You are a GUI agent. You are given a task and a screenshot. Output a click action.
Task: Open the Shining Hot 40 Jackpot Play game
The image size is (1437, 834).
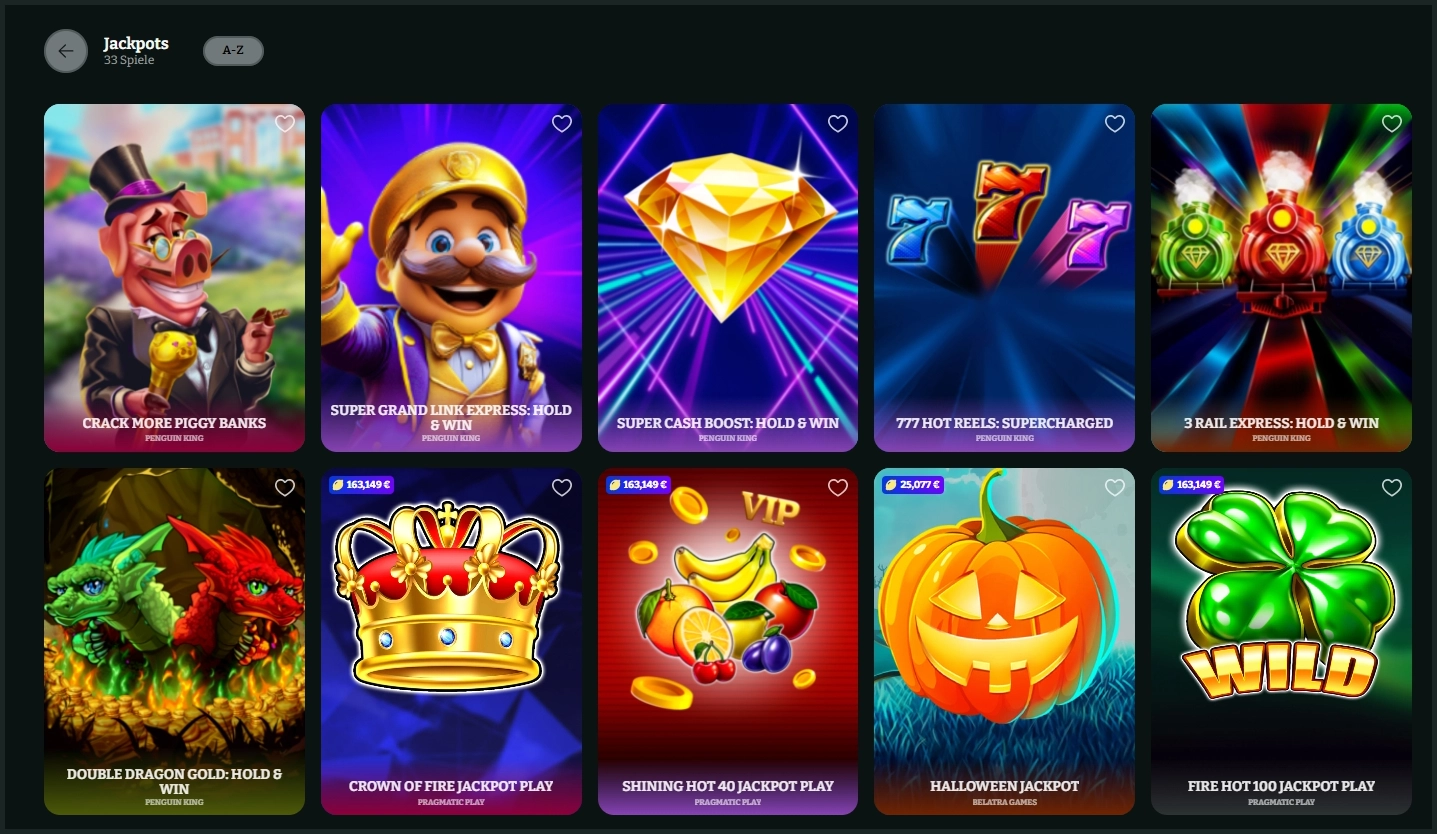pyautogui.click(x=727, y=640)
